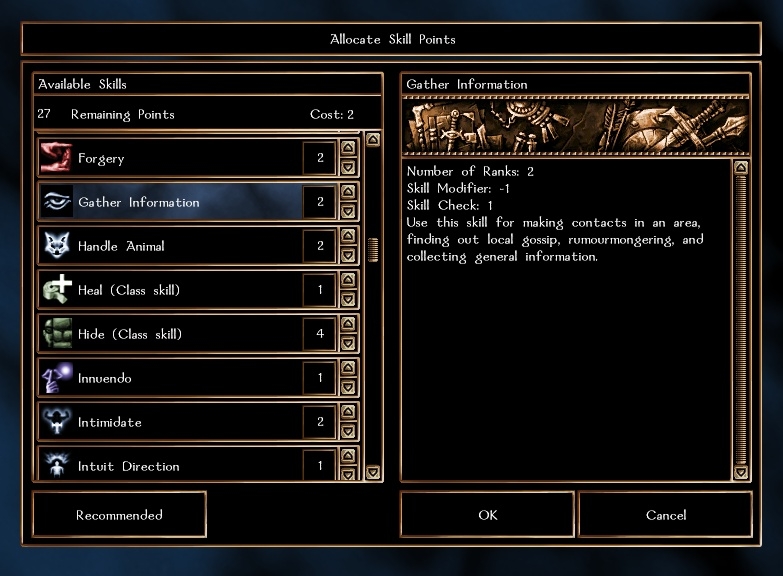
Task: Decrease Gather Information rank by one
Action: [x=348, y=212]
